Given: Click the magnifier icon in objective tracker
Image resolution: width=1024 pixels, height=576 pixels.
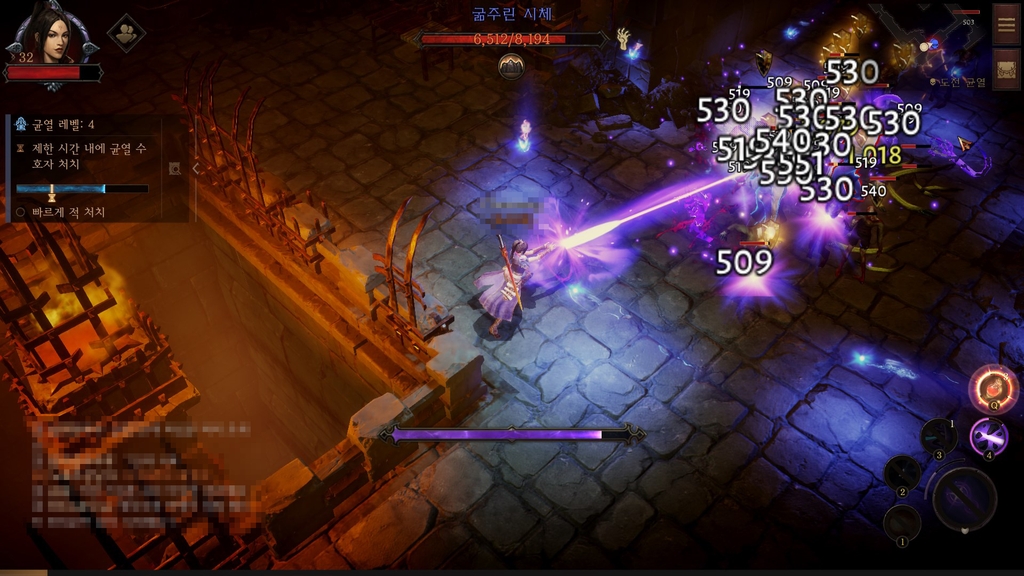Looking at the screenshot, I should [175, 168].
